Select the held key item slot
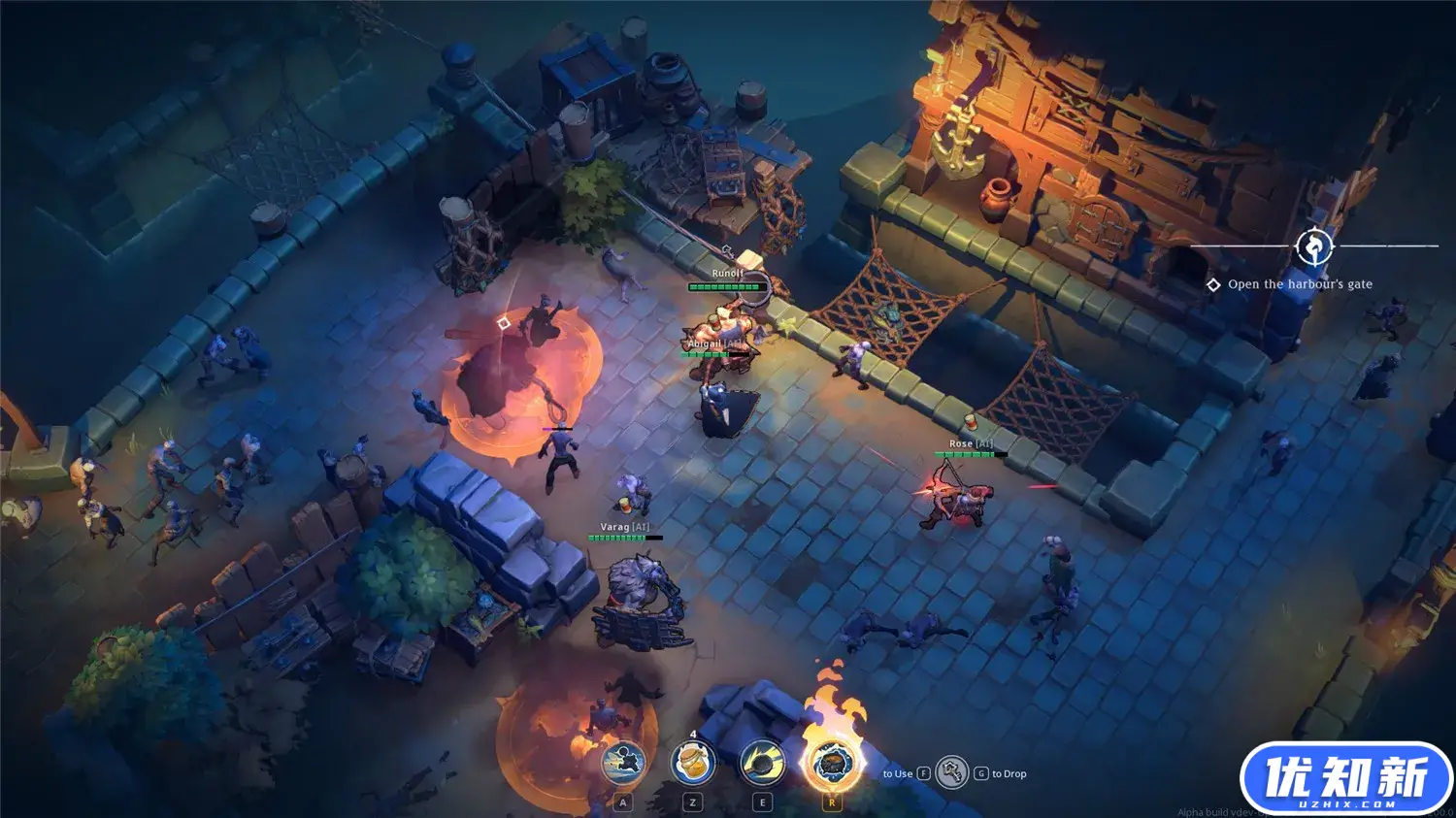Image resolution: width=1456 pixels, height=818 pixels. pos(952,773)
